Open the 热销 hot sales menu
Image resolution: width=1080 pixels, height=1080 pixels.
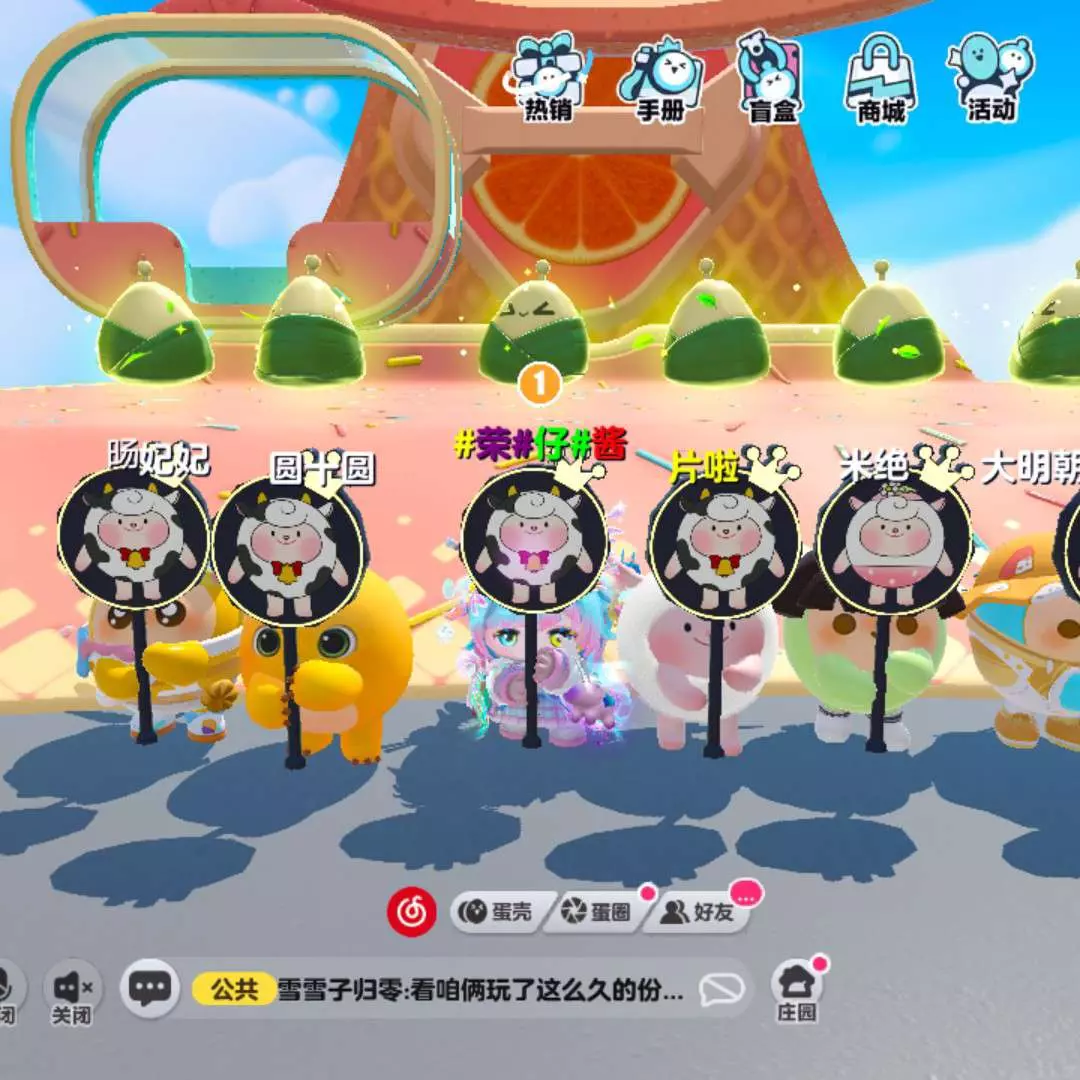(547, 80)
